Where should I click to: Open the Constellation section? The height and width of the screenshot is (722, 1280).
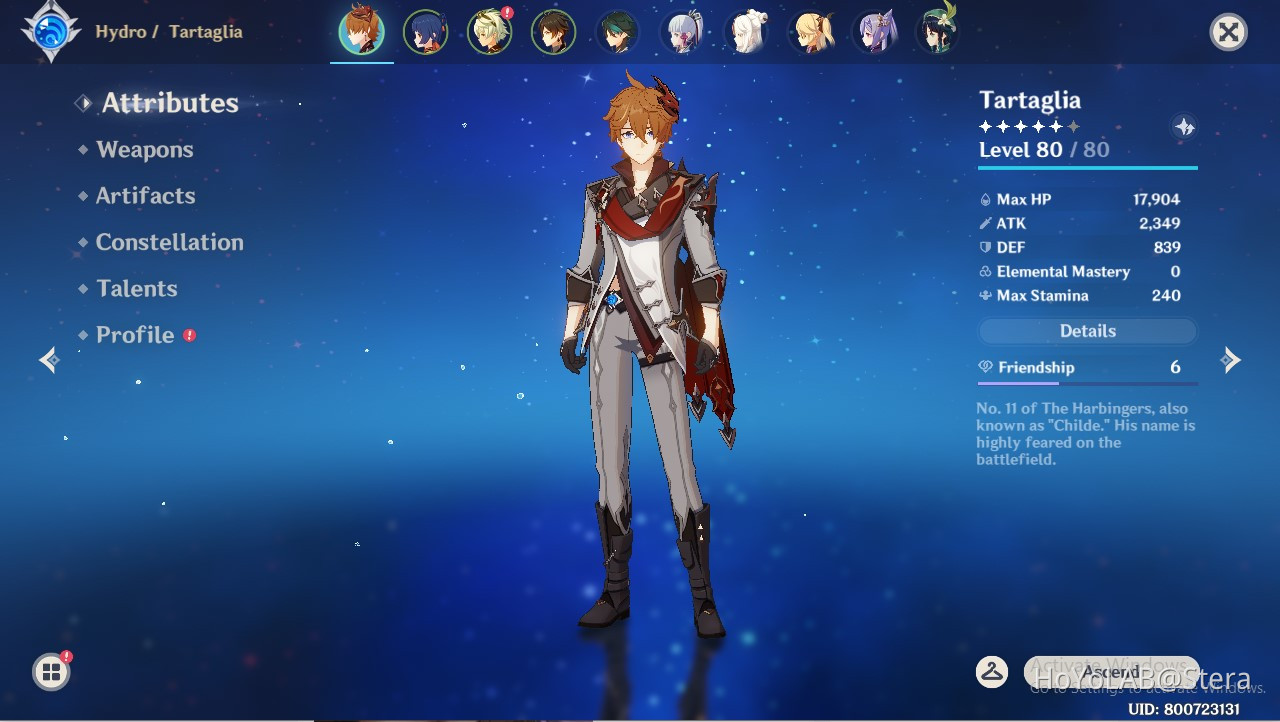(169, 242)
